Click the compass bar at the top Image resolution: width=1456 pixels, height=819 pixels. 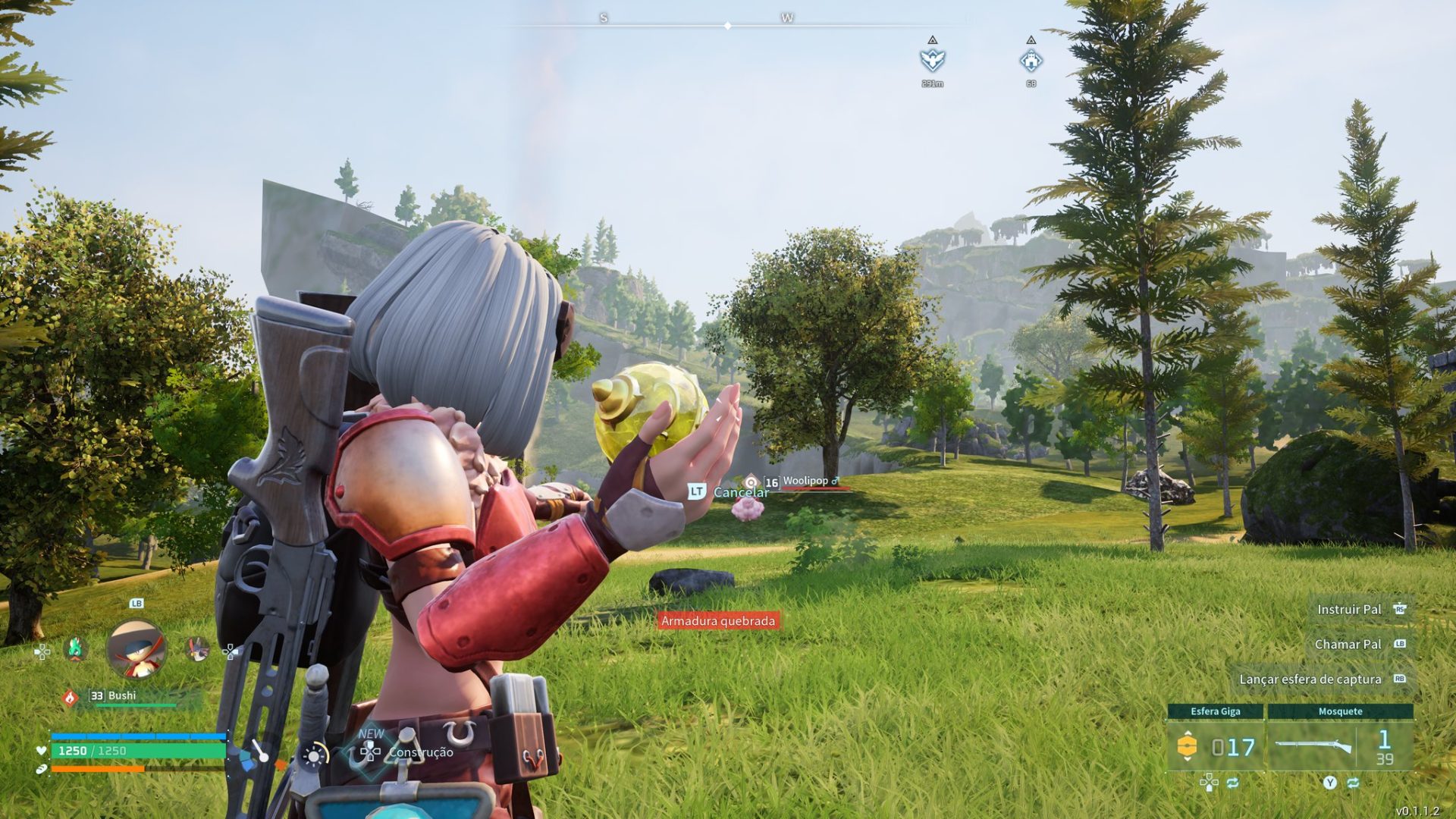pyautogui.click(x=728, y=26)
